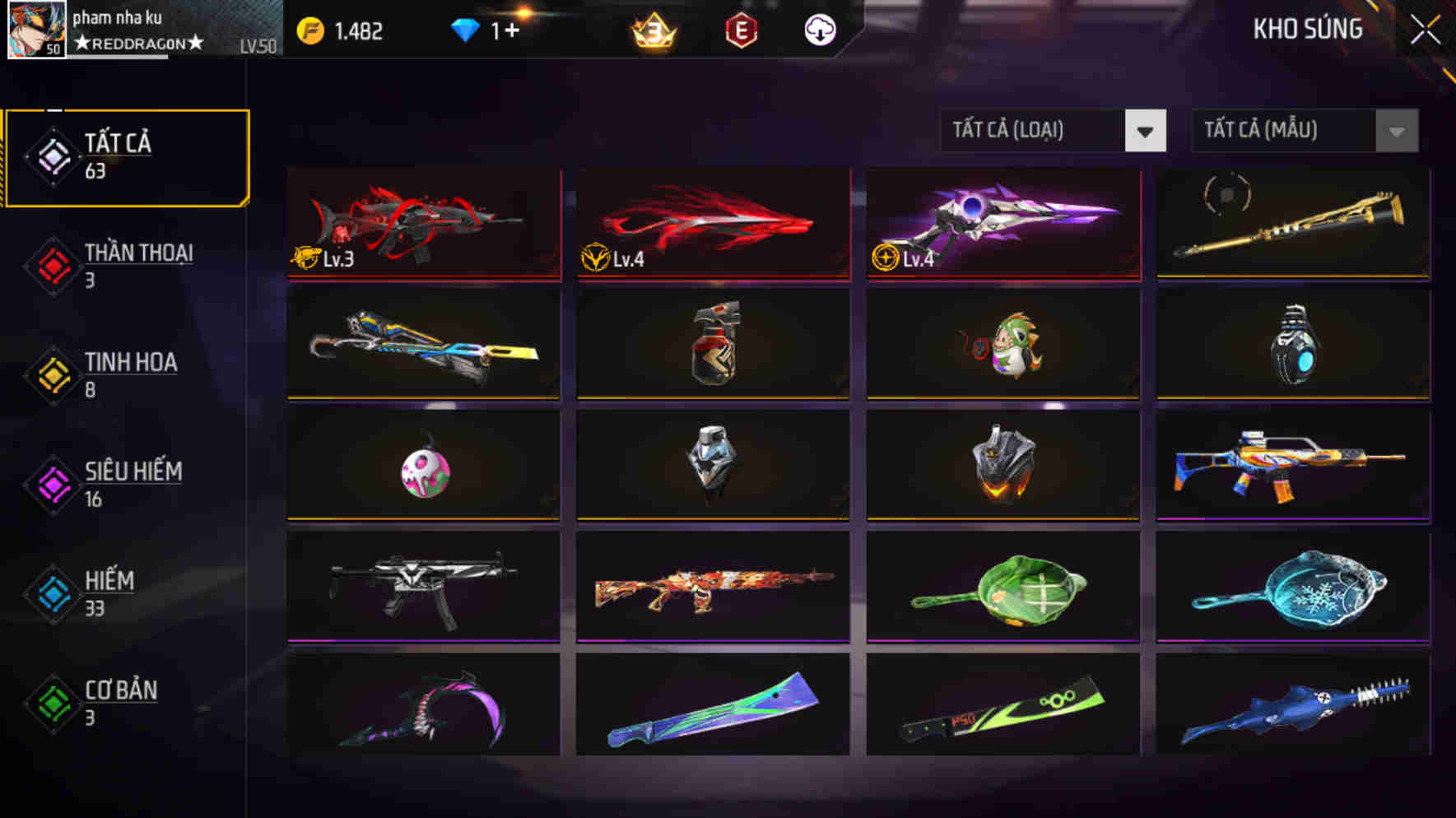
Task: Click the gold TINH HOA rarity icon
Action: coord(49,374)
